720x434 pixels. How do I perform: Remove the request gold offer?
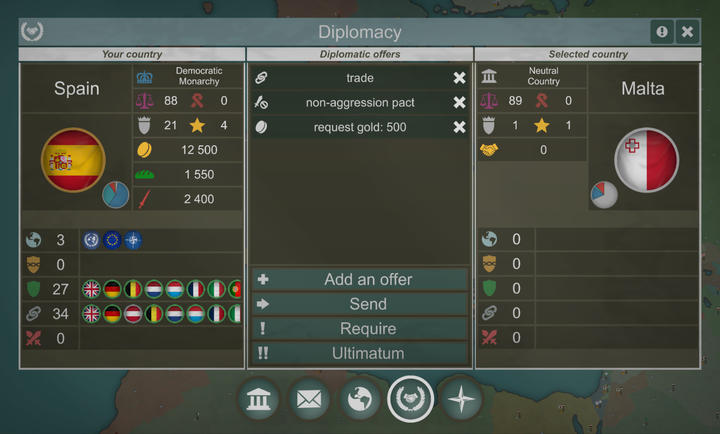[x=459, y=127]
